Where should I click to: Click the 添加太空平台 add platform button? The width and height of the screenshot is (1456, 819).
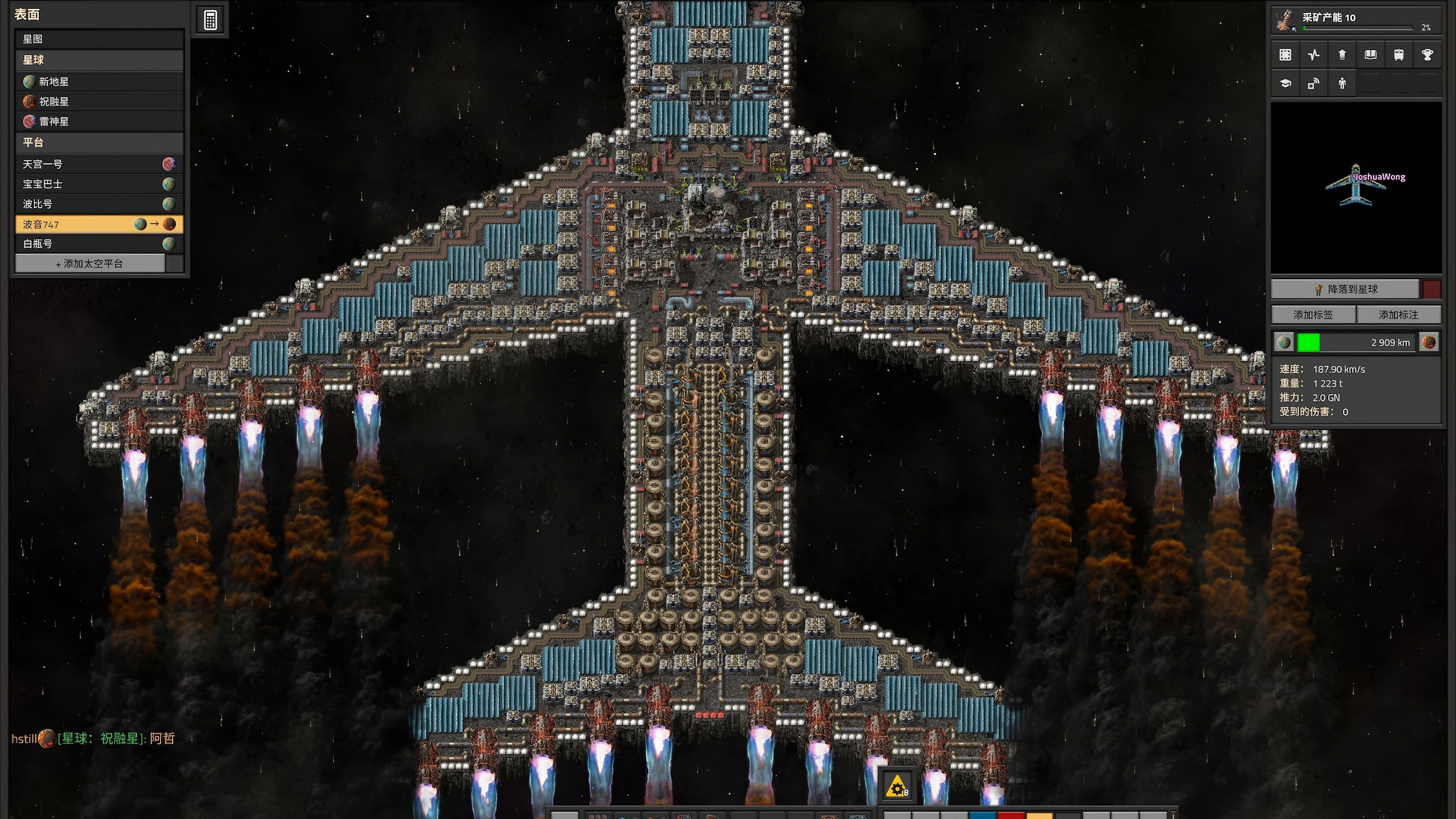point(90,264)
